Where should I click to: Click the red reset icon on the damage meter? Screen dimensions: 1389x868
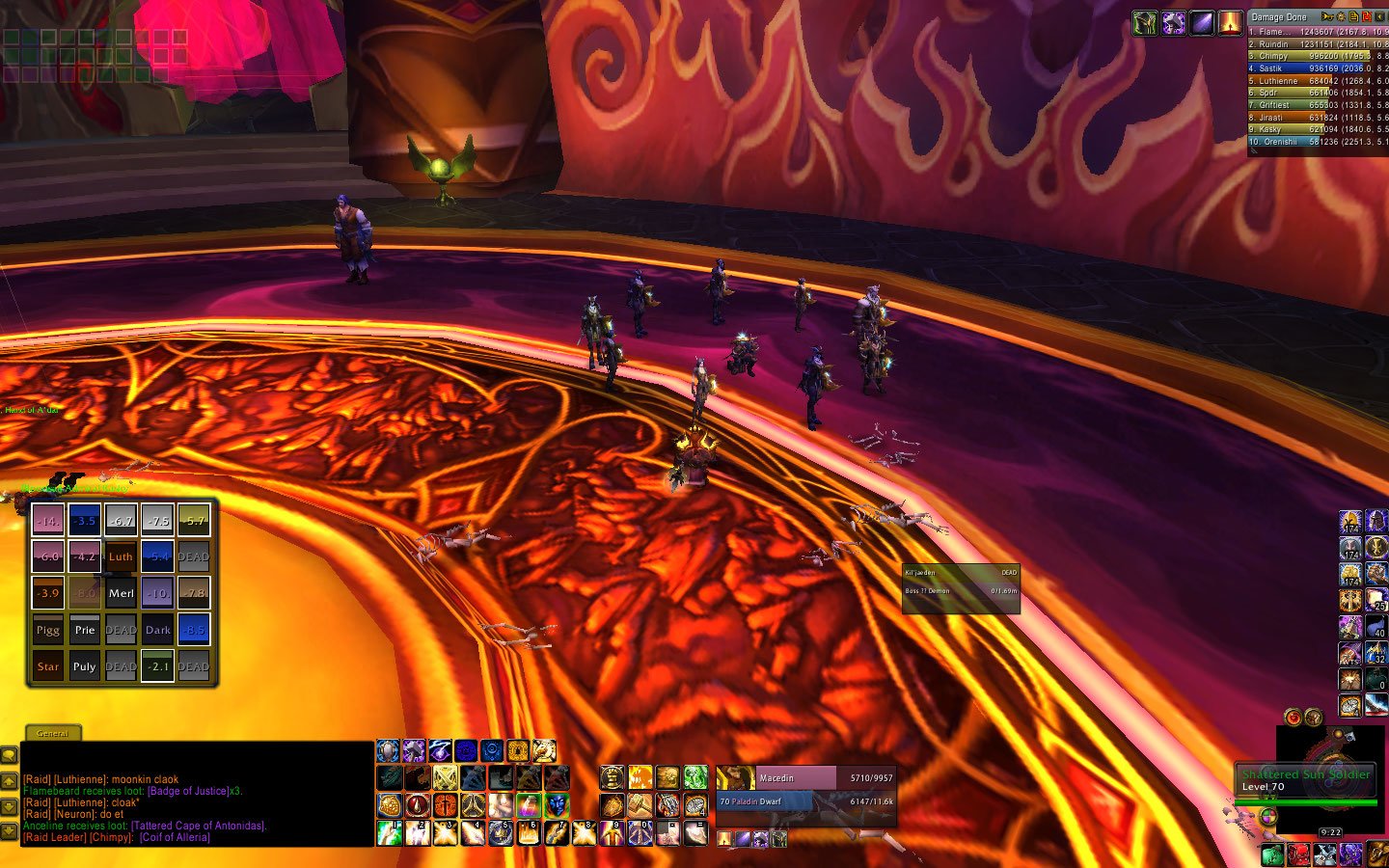click(1366, 17)
